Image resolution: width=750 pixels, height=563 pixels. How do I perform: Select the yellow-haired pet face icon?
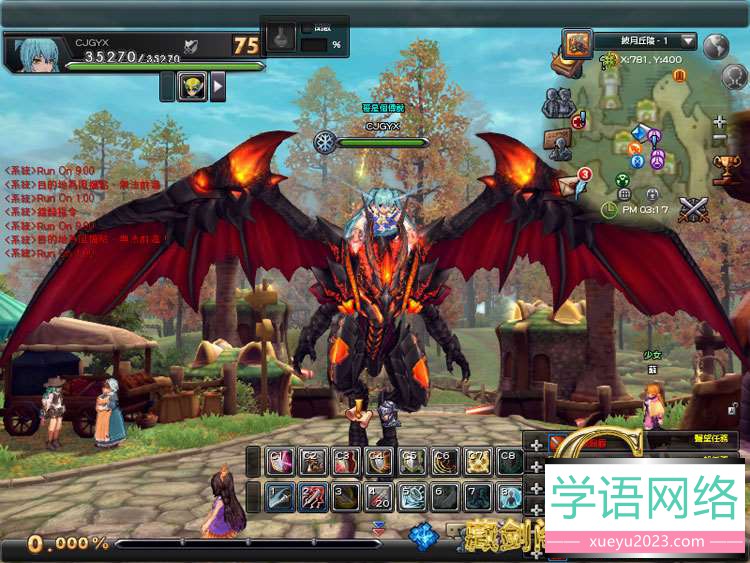(x=192, y=87)
